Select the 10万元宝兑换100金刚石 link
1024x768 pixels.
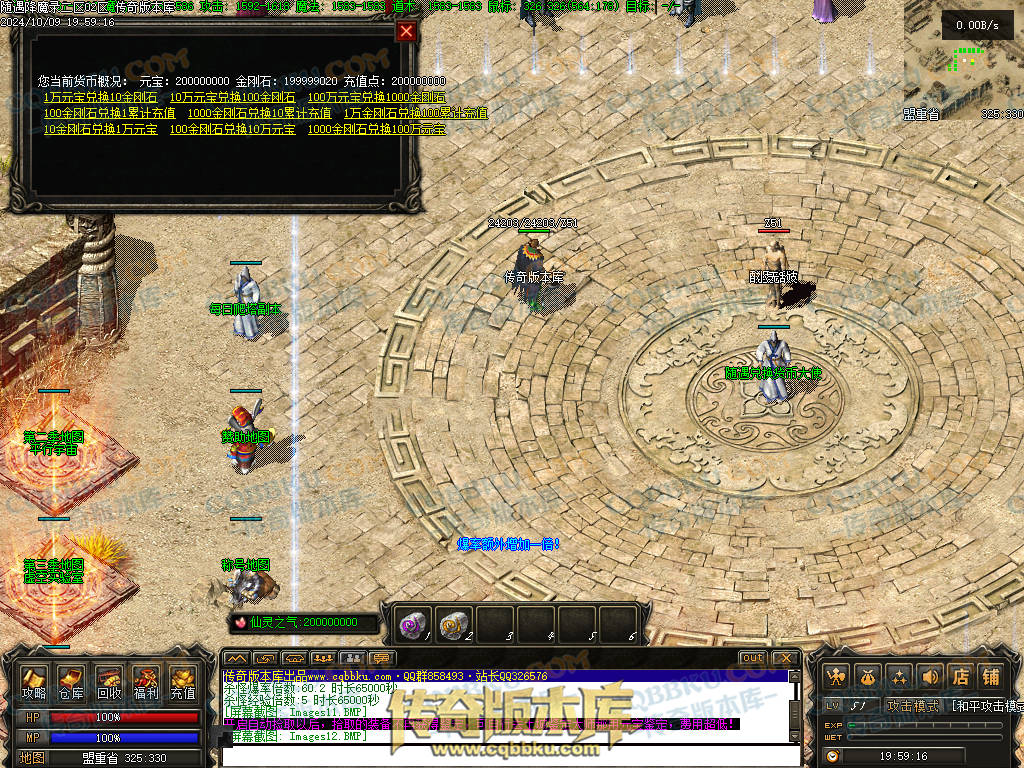pos(232,98)
